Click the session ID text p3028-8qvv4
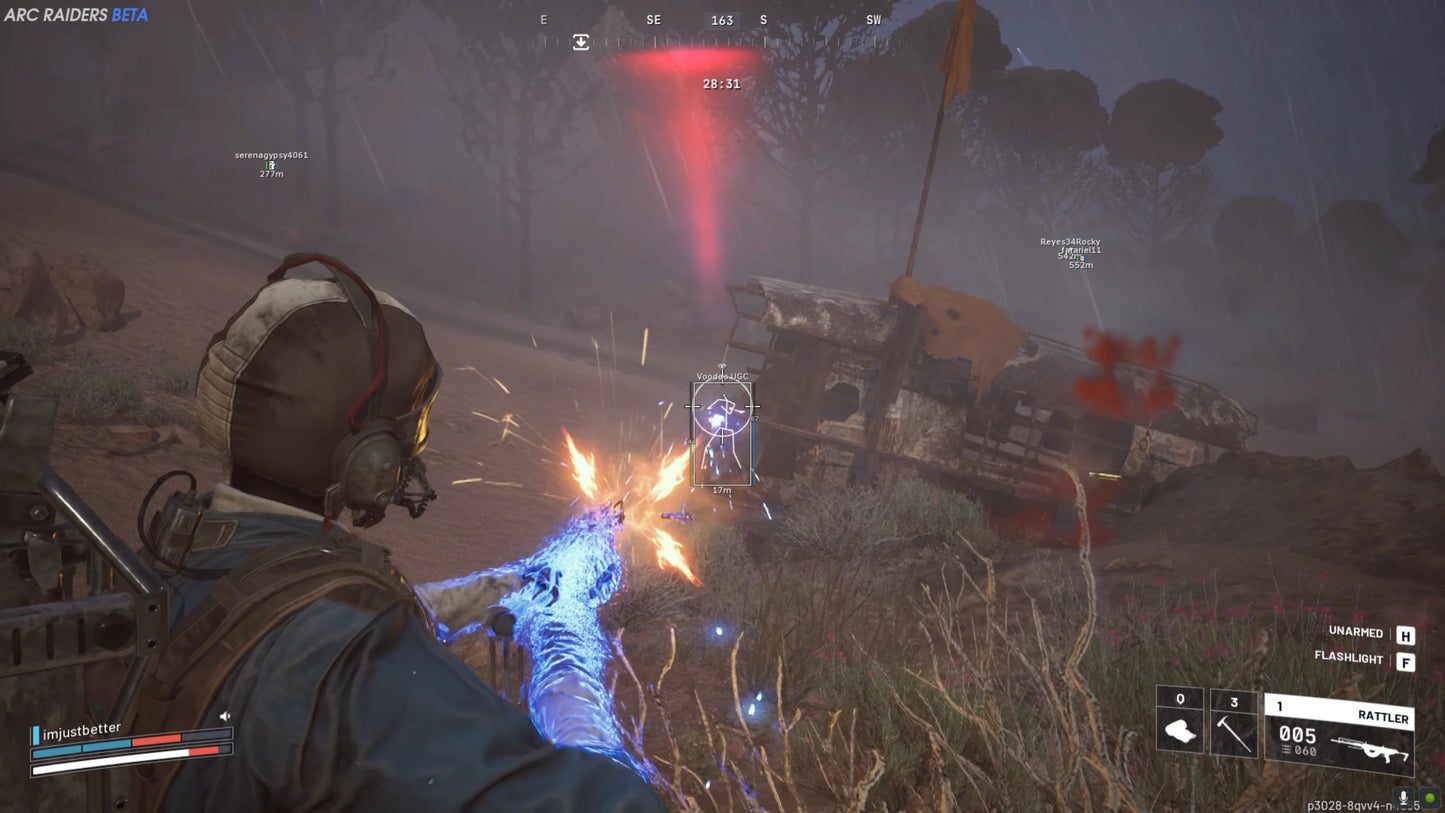The image size is (1445, 813). 1345,806
